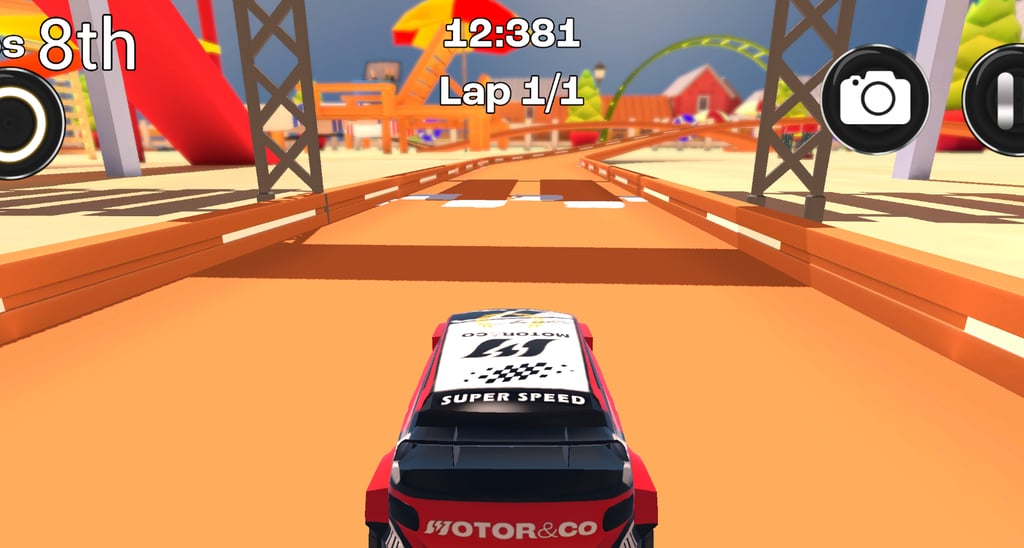This screenshot has width=1024, height=548.
Task: Pause the race with the pause button
Action: [1000, 99]
